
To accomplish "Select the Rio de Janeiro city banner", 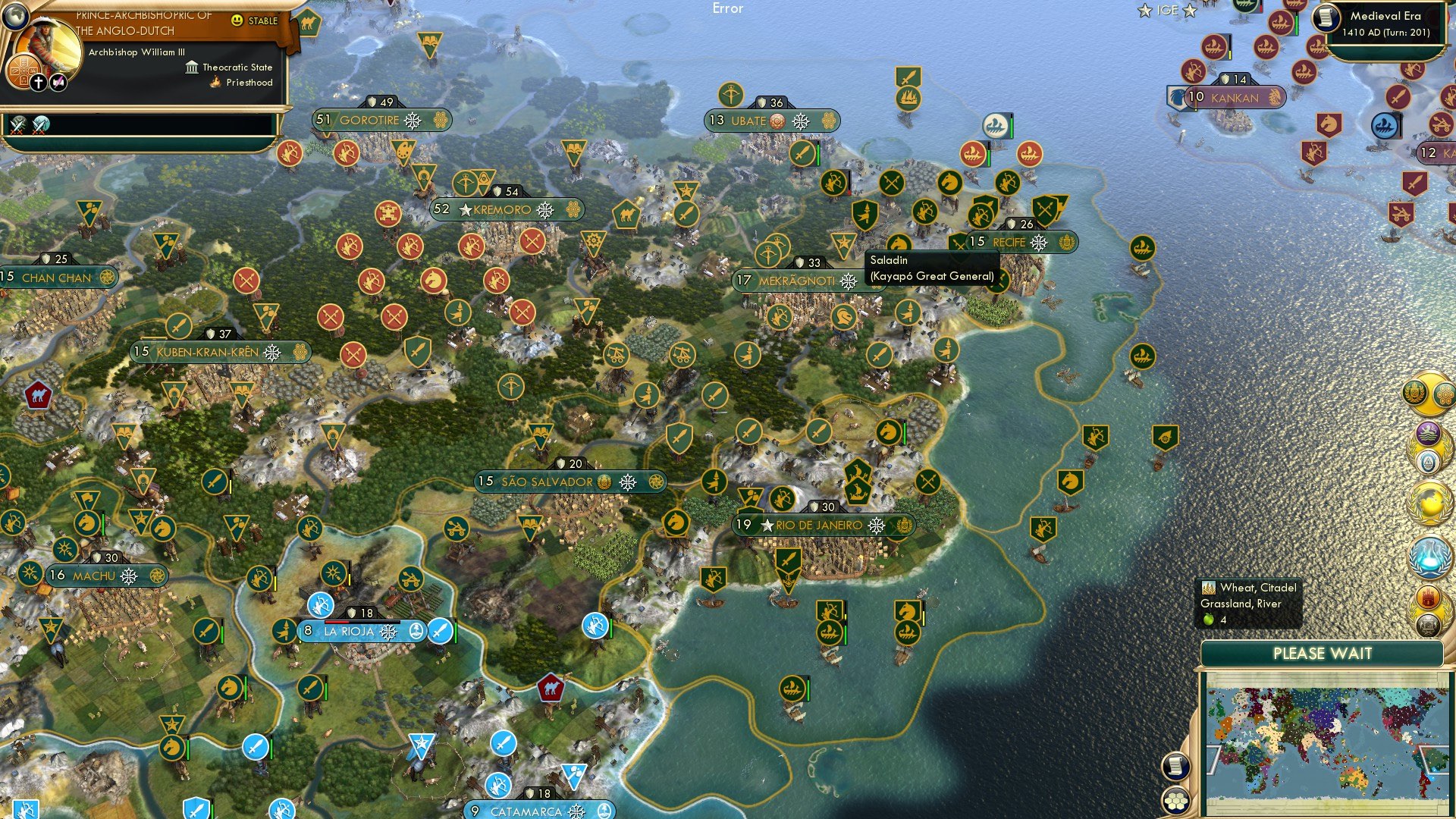I will (x=815, y=524).
